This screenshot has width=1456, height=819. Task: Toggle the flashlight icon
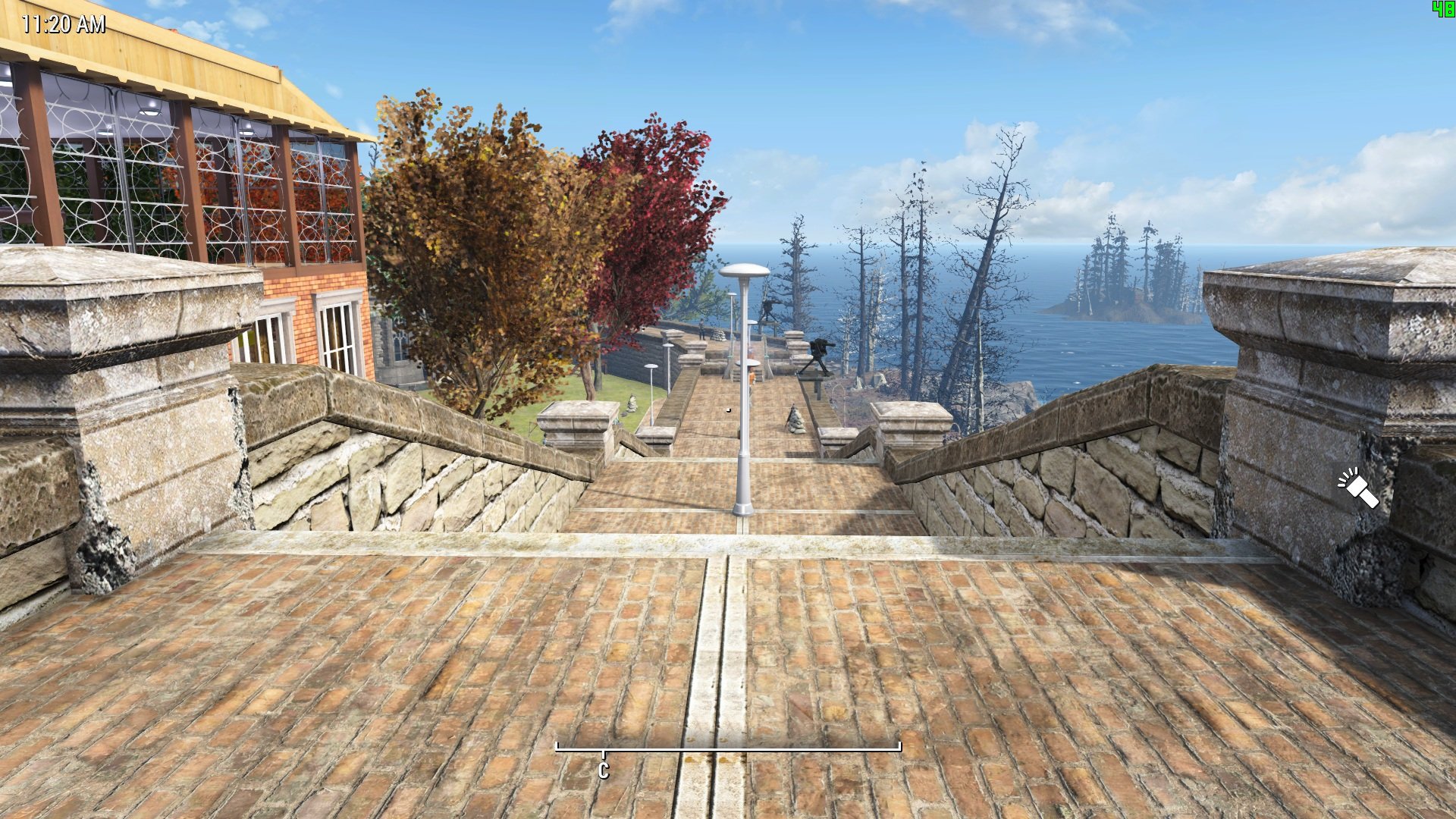pyautogui.click(x=1357, y=488)
